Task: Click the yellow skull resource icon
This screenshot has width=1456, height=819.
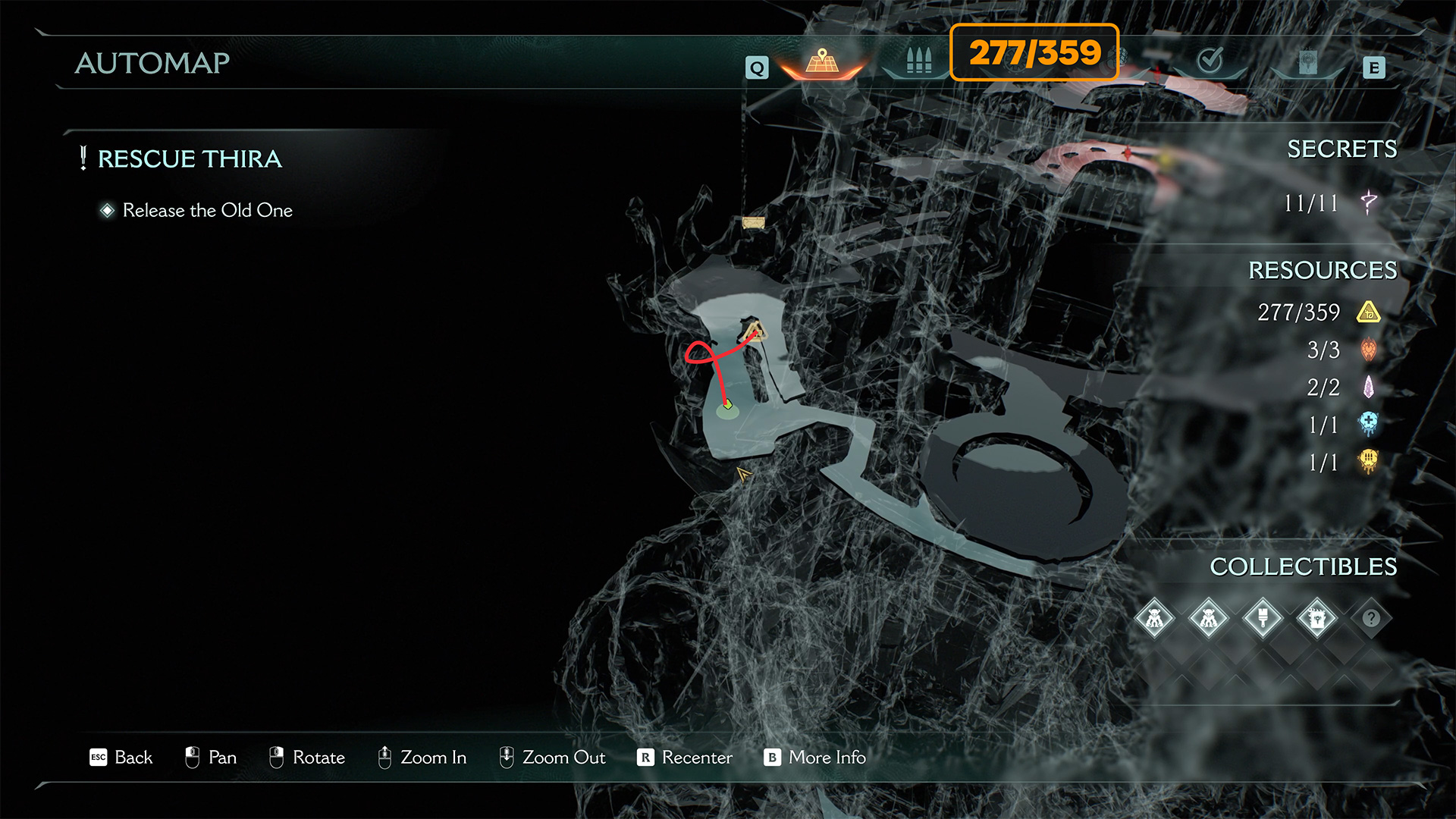Action: pos(1369,461)
